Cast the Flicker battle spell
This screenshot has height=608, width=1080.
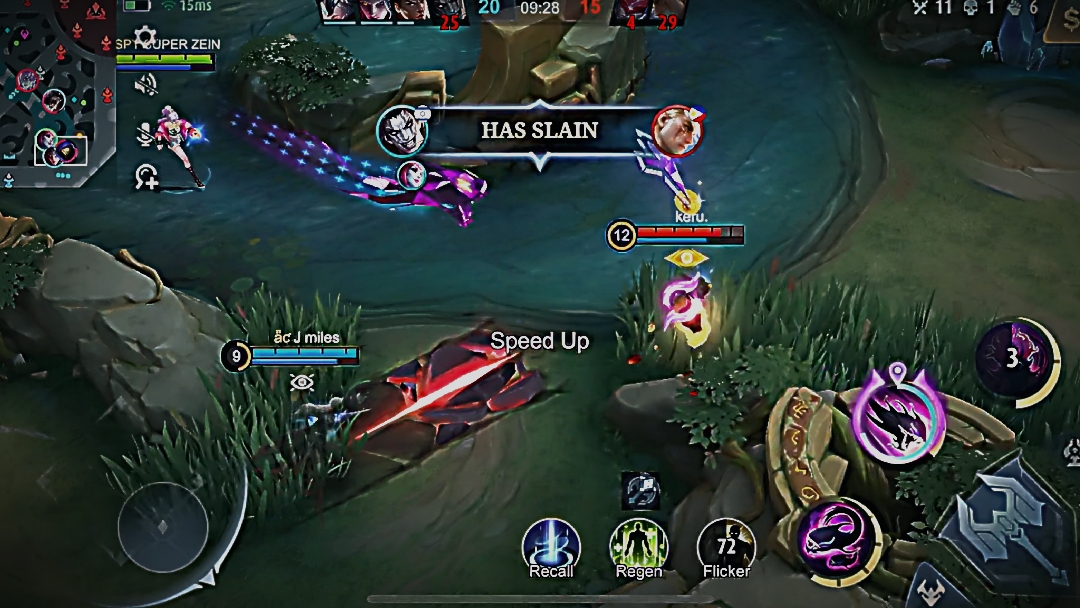tap(726, 546)
